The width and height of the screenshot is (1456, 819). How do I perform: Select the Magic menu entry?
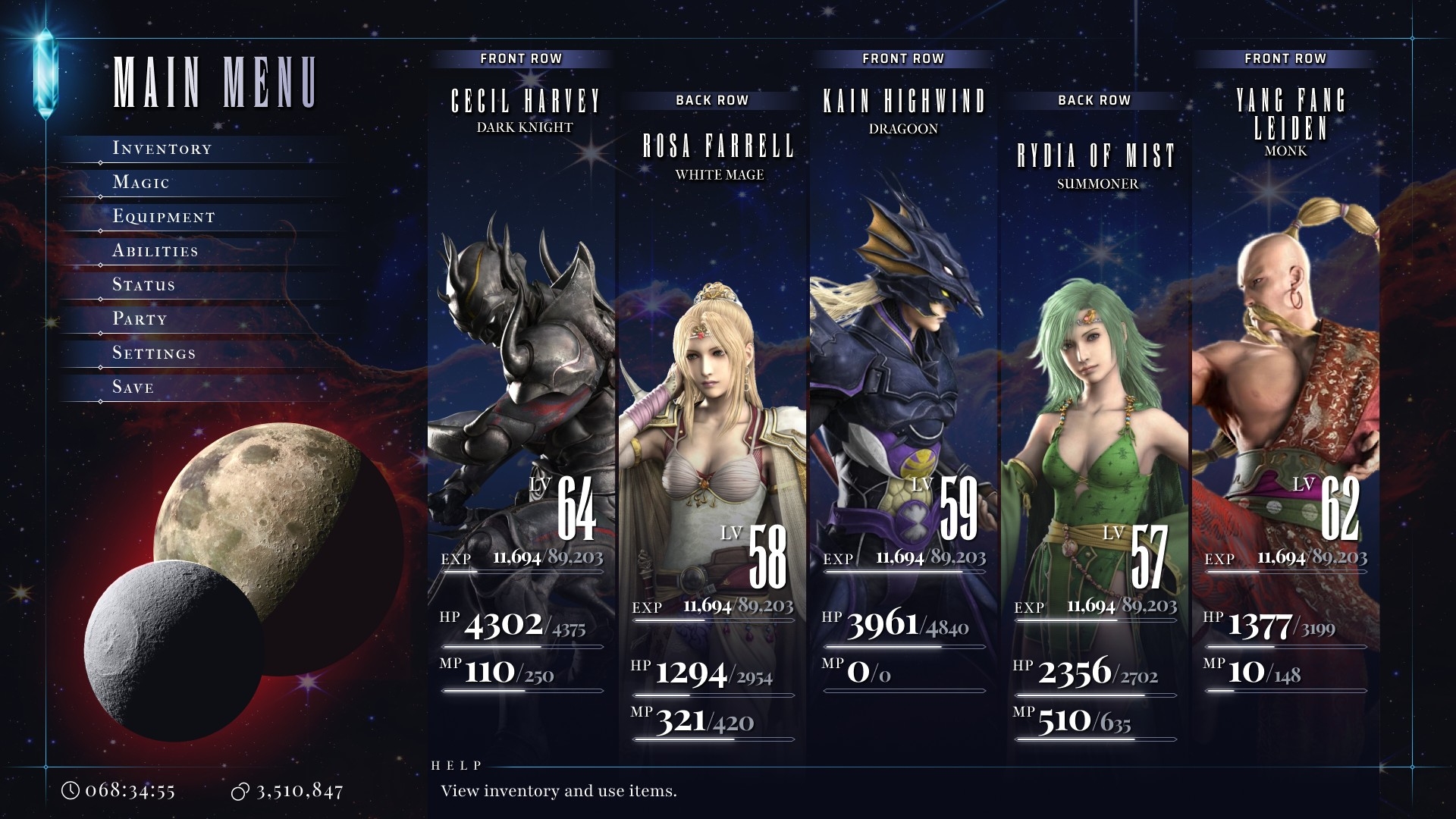pyautogui.click(x=141, y=183)
